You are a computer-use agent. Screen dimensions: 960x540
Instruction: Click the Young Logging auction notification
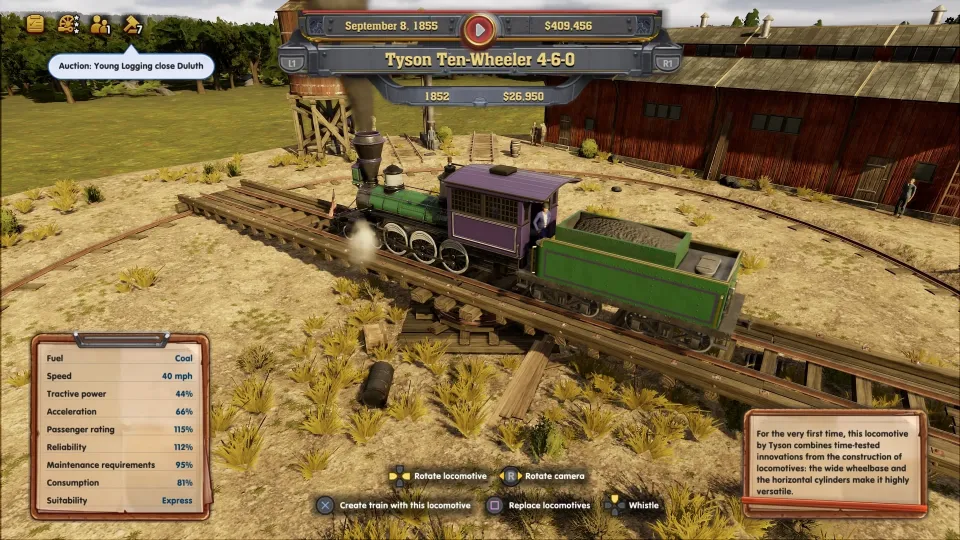coord(131,66)
